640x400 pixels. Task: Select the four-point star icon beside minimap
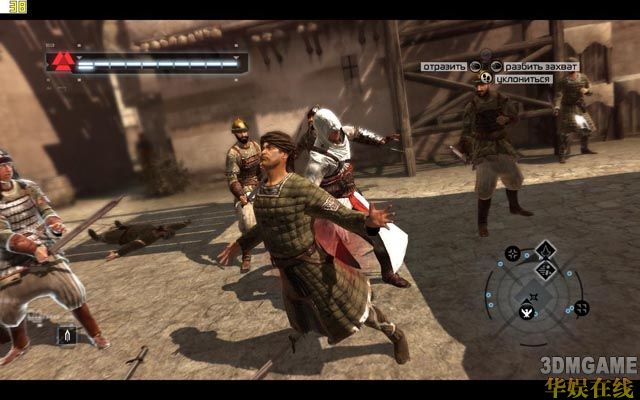click(511, 254)
